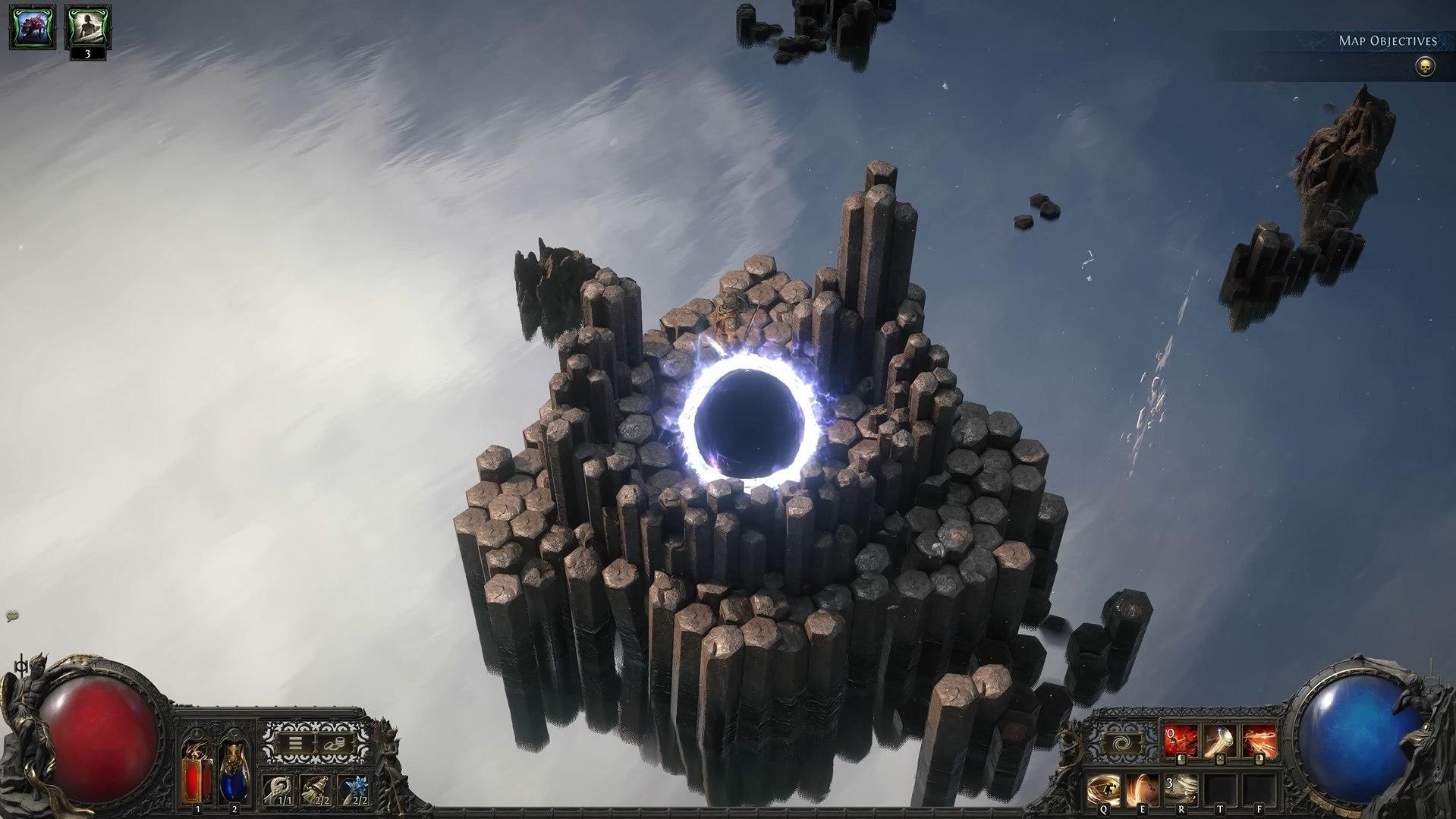Activate the whirlwind skill on R
The image size is (1456, 819).
point(1181,789)
